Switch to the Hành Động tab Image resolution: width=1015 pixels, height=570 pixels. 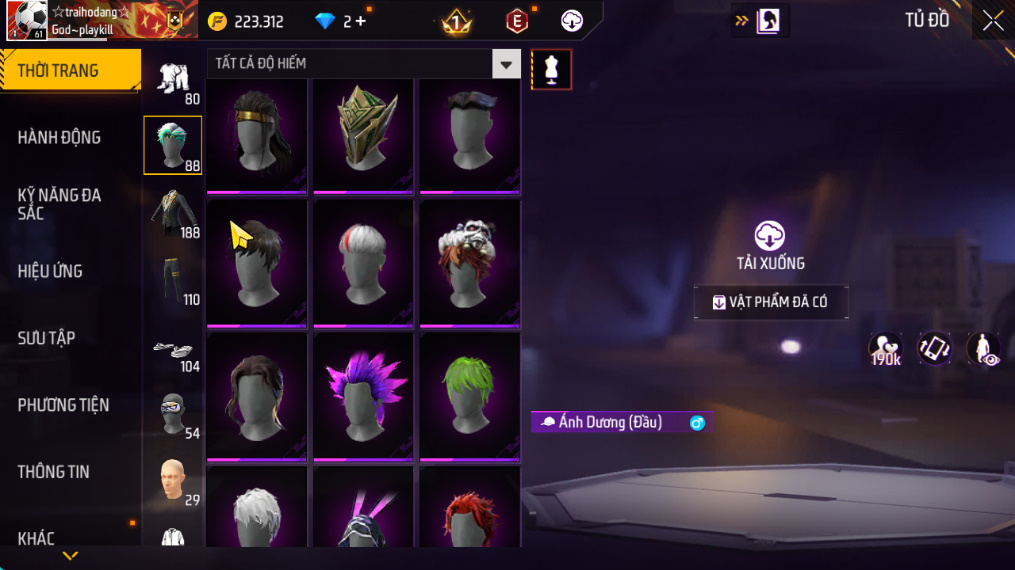60,138
